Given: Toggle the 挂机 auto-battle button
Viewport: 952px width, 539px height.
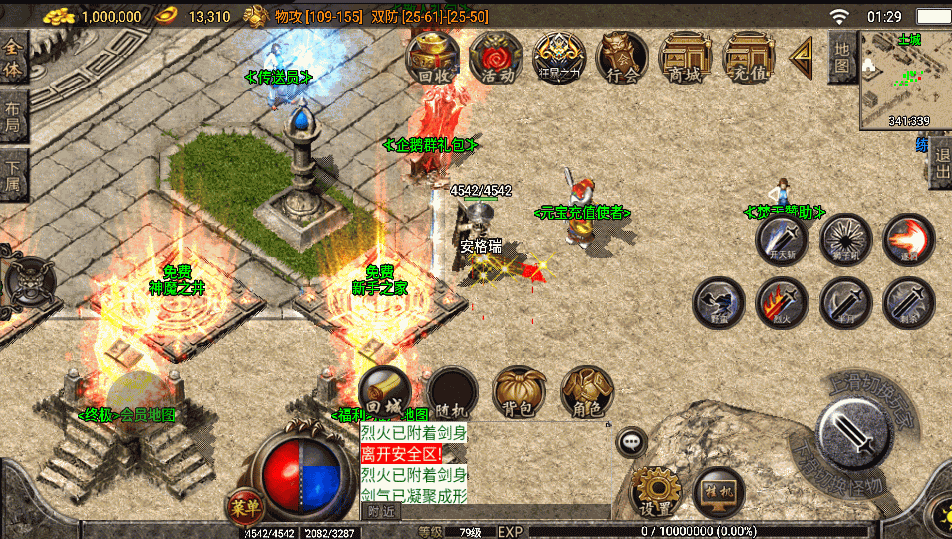Looking at the screenshot, I should [x=719, y=490].
